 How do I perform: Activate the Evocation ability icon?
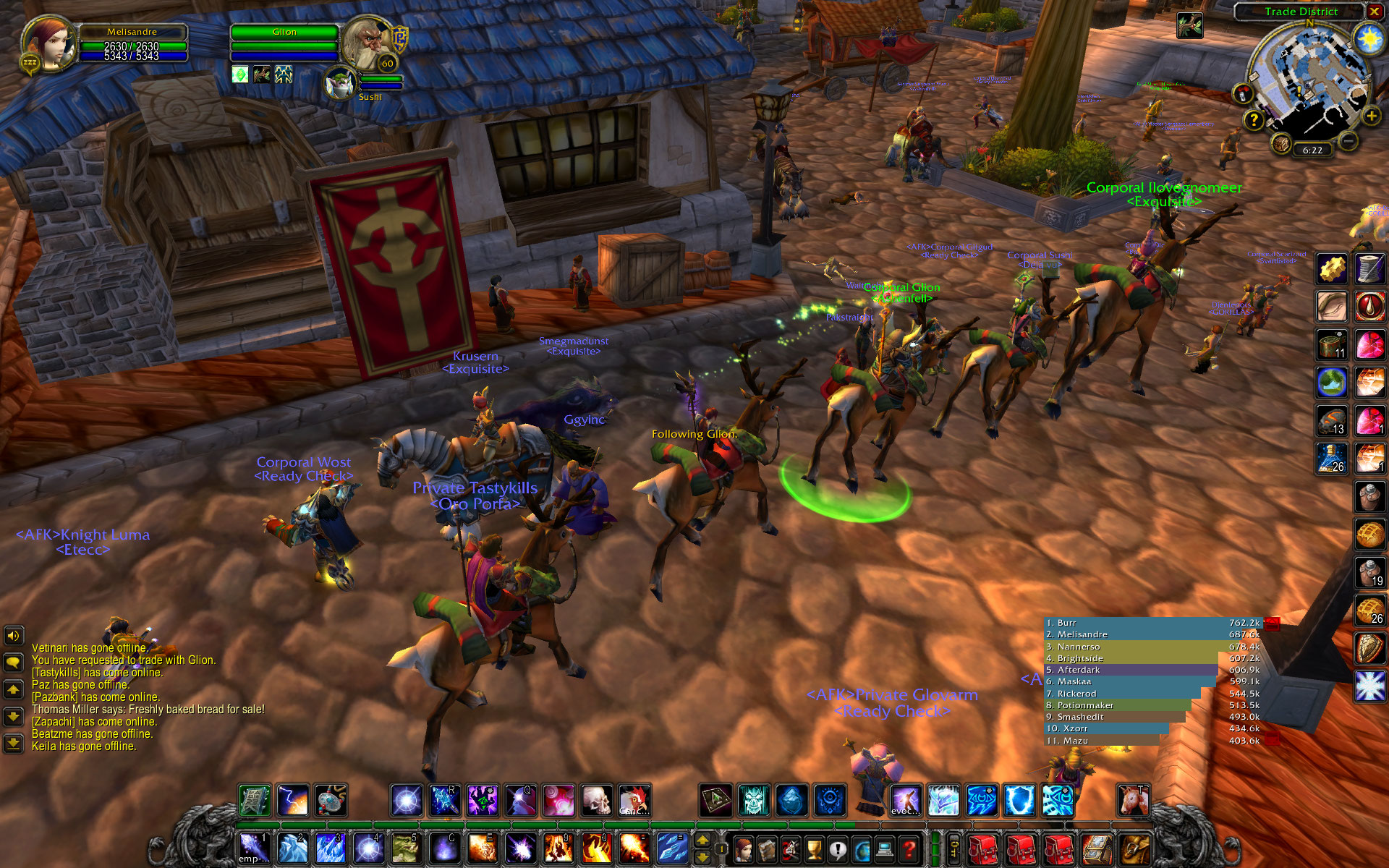906,801
